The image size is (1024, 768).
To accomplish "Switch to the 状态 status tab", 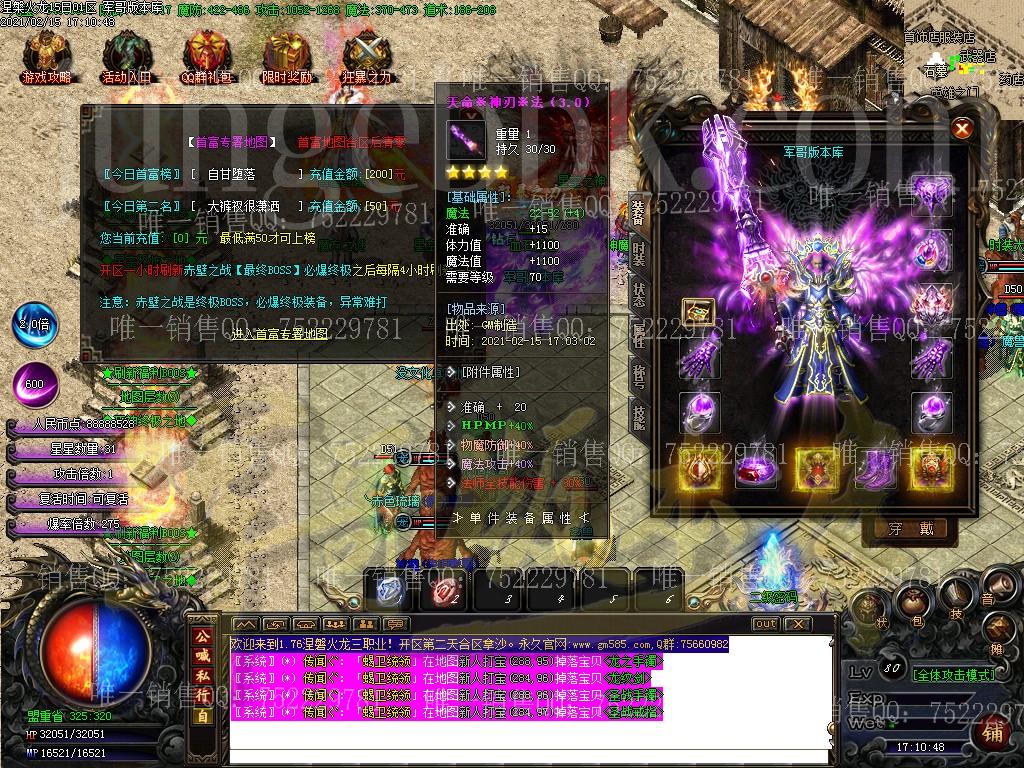I will tap(639, 293).
